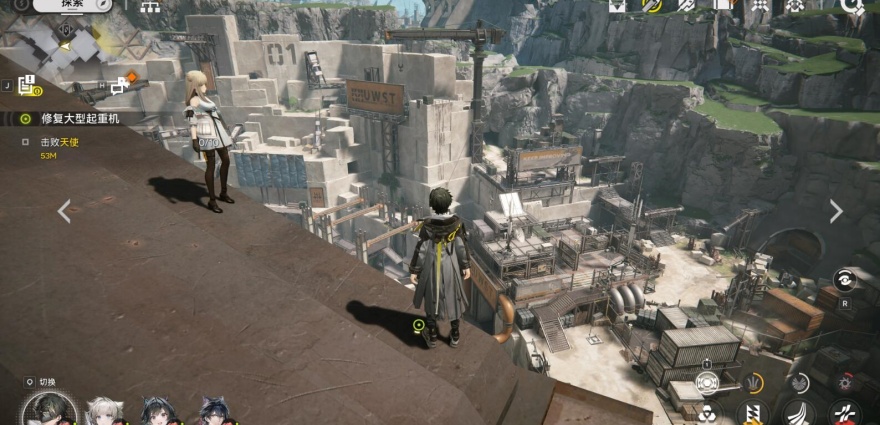Switch to the dark-haired horned operator portrait
The width and height of the screenshot is (880, 425).
(160, 411)
